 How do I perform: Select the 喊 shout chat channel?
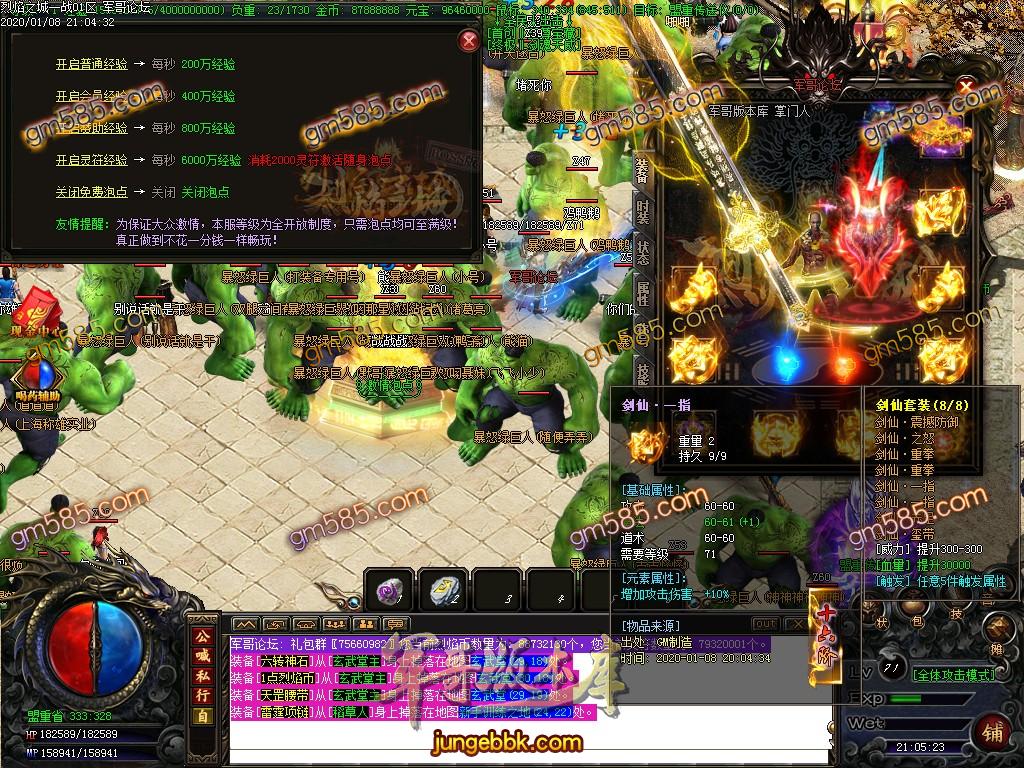pos(202,656)
